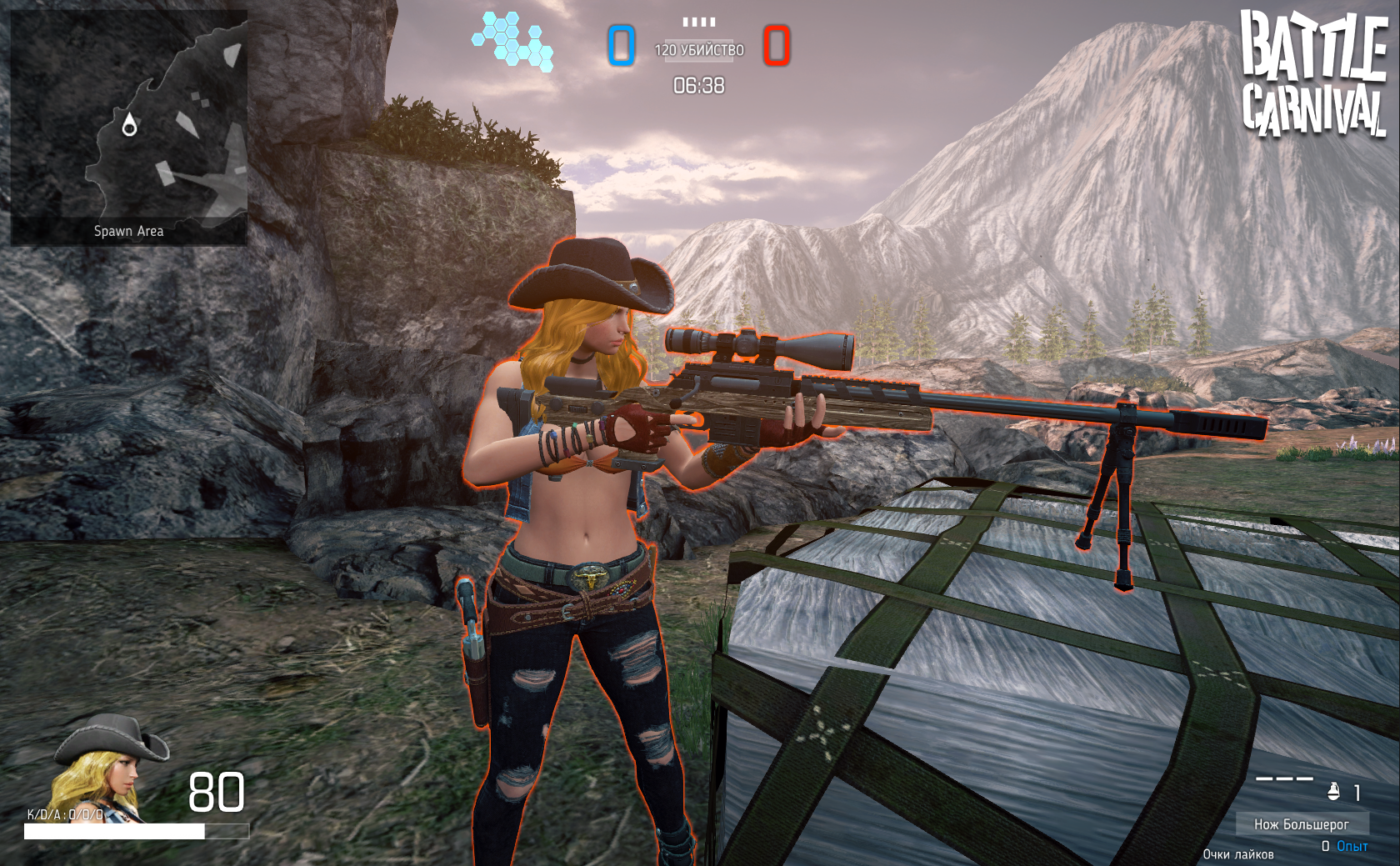Click the blue hexagon cluster icon
The image size is (1400, 866).
pyautogui.click(x=513, y=41)
